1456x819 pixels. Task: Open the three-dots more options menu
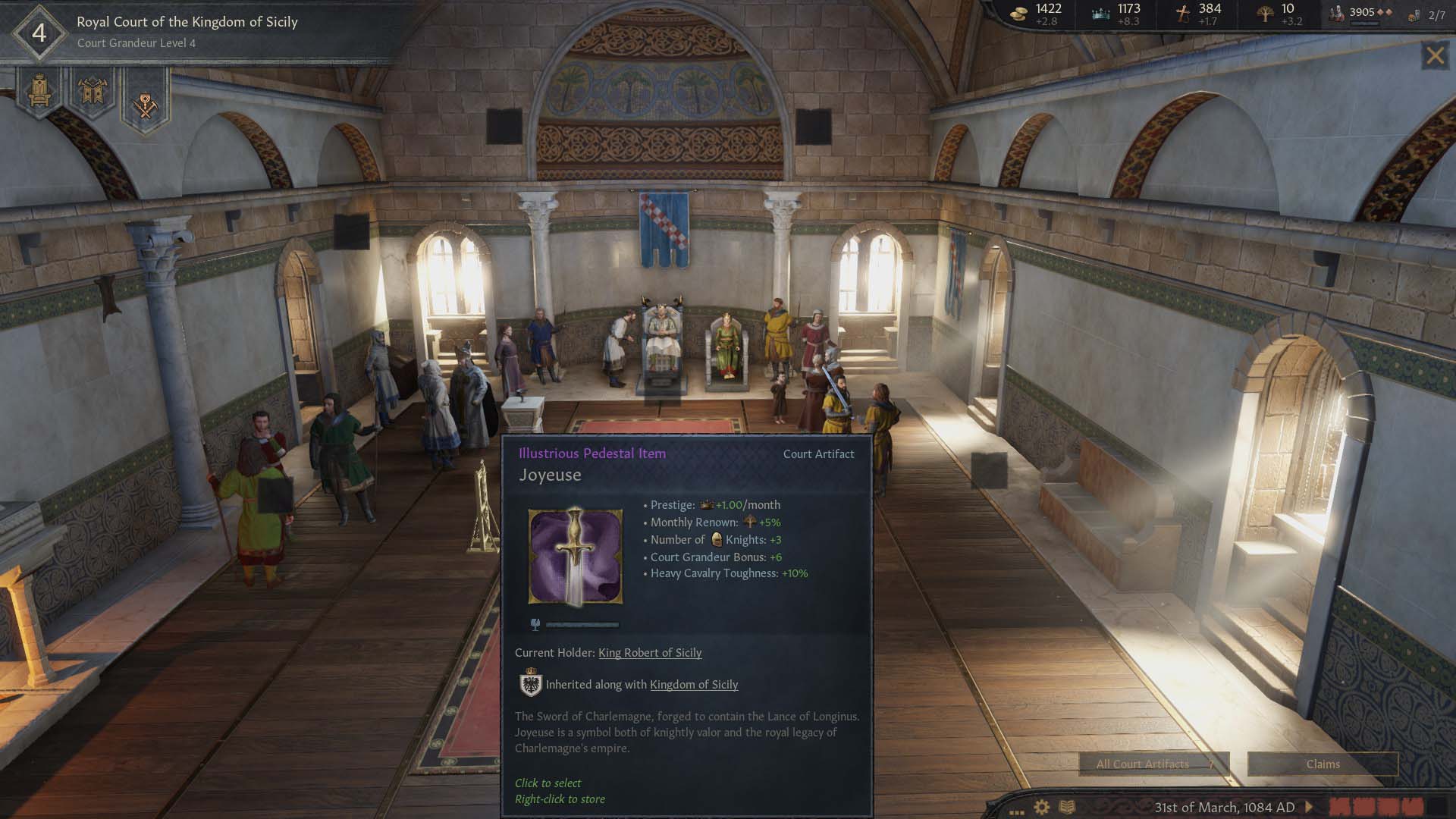1016,811
